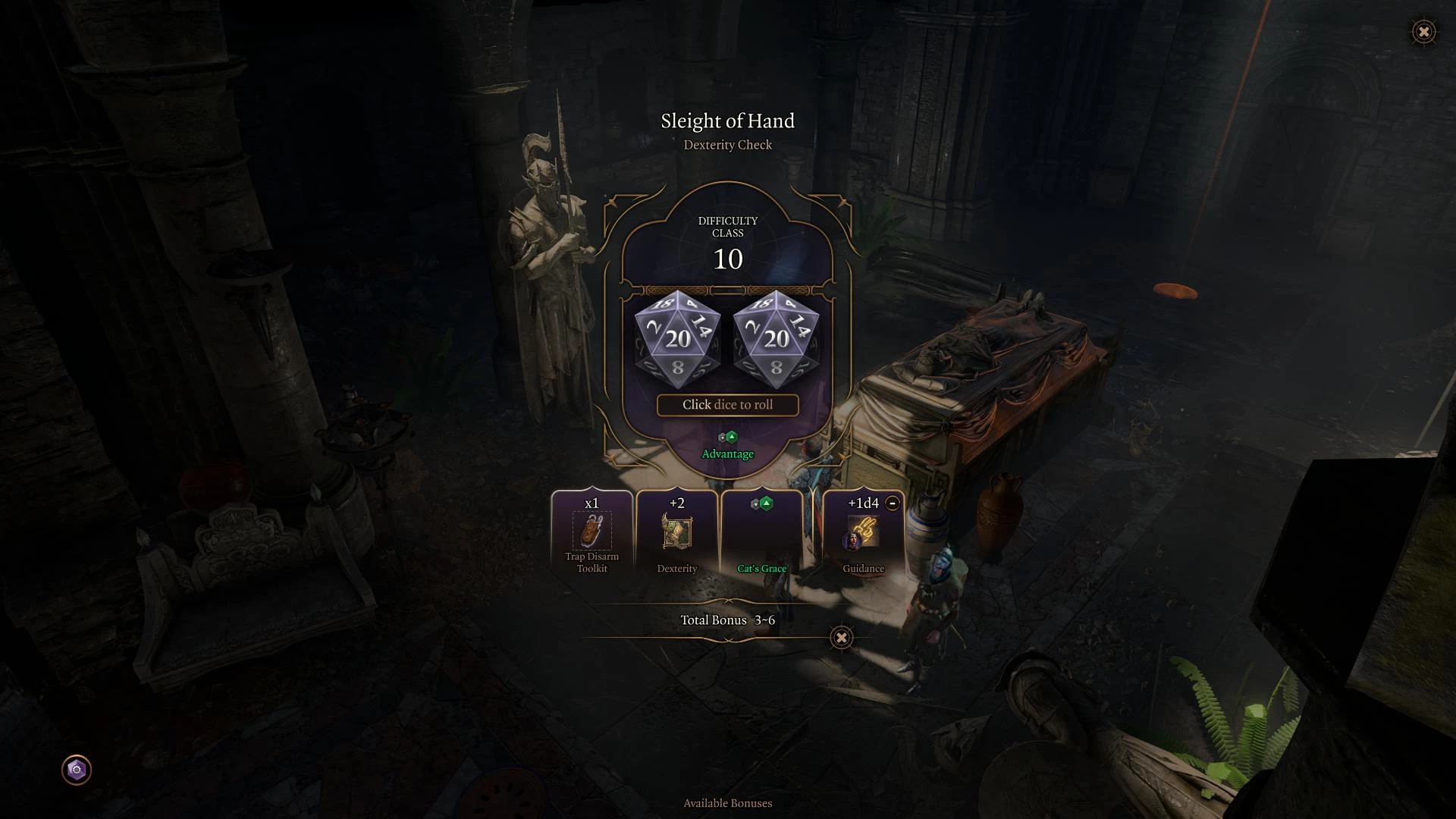The height and width of the screenshot is (819, 1456).
Task: Remove the Guidance bonus with minus button
Action: click(893, 503)
